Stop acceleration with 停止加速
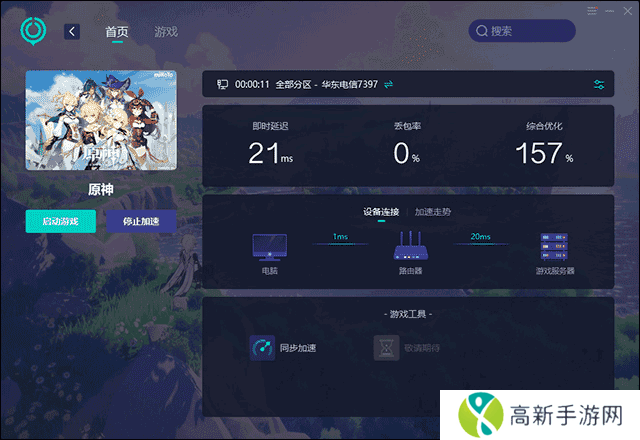640x440 pixels. point(141,221)
